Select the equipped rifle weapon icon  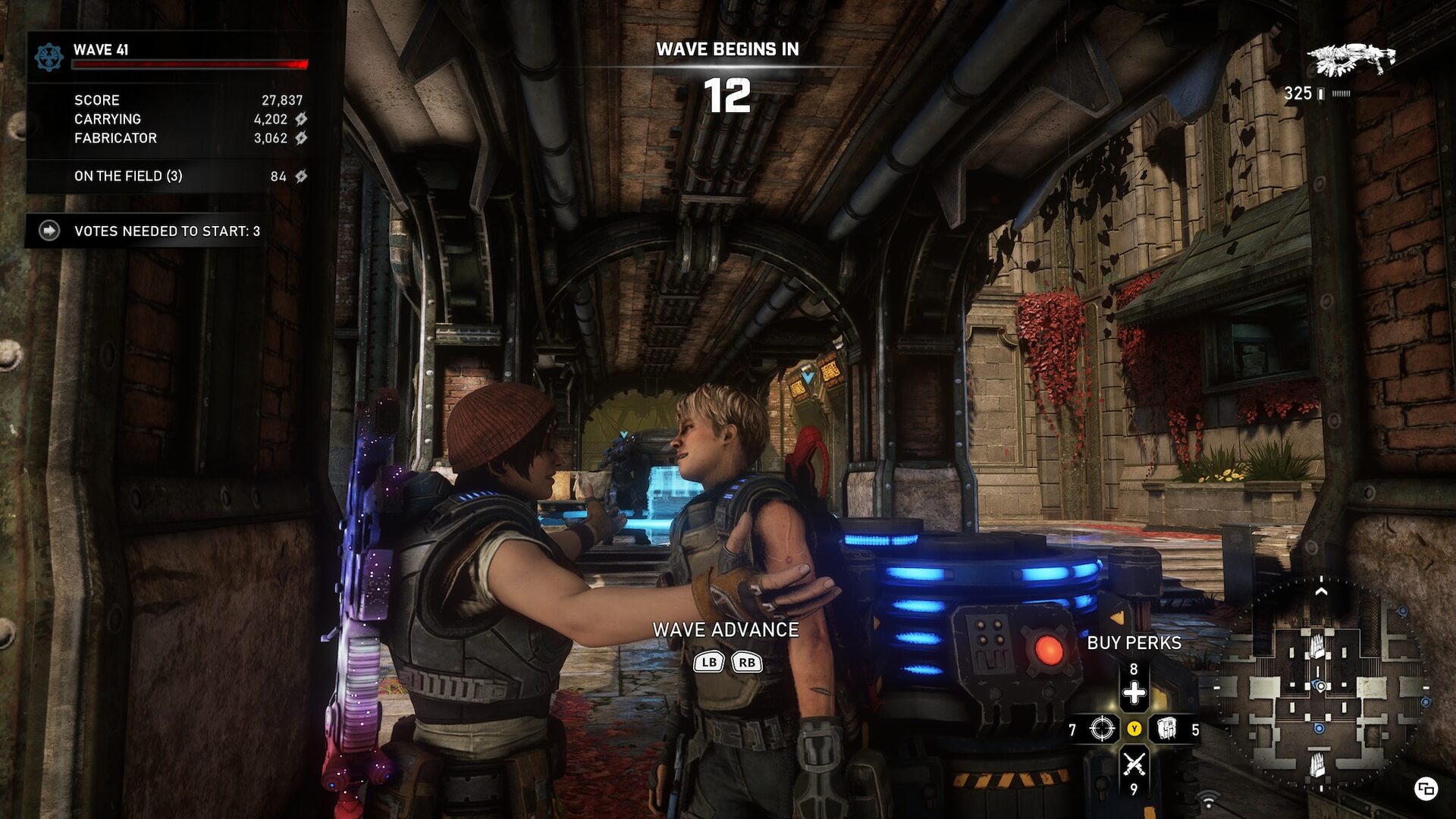click(1351, 59)
